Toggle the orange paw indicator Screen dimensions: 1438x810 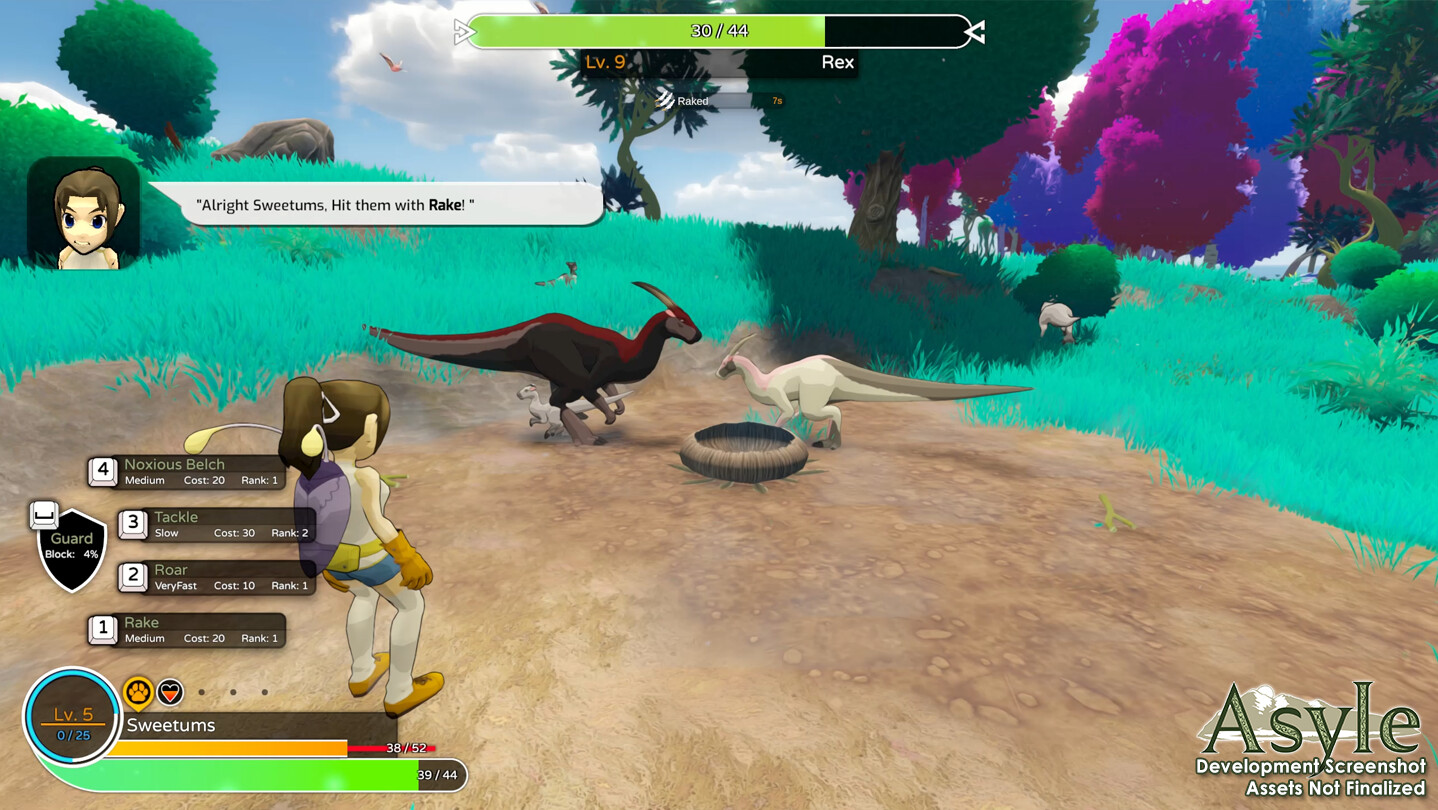[139, 690]
